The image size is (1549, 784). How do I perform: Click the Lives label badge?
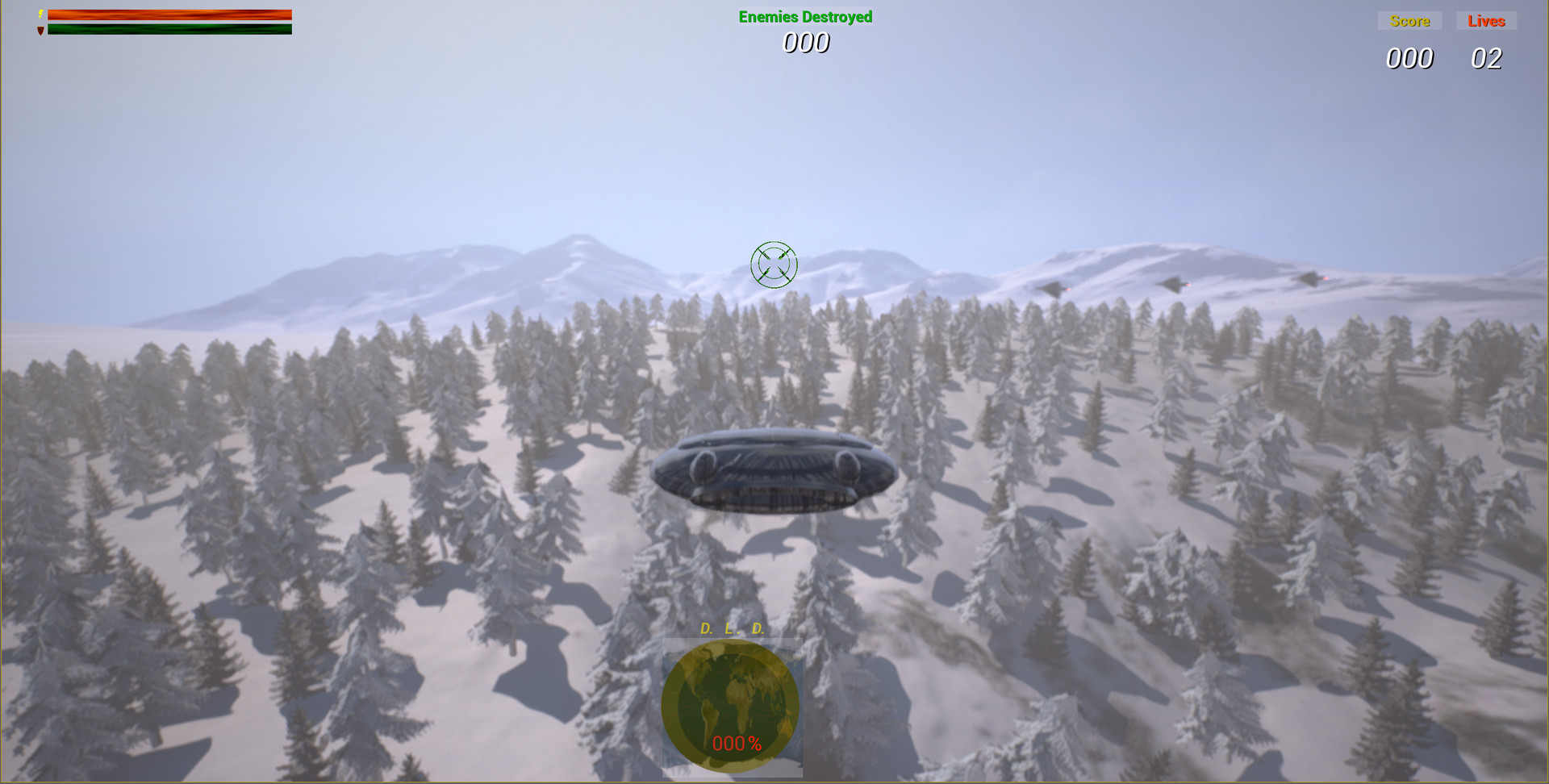click(1487, 21)
